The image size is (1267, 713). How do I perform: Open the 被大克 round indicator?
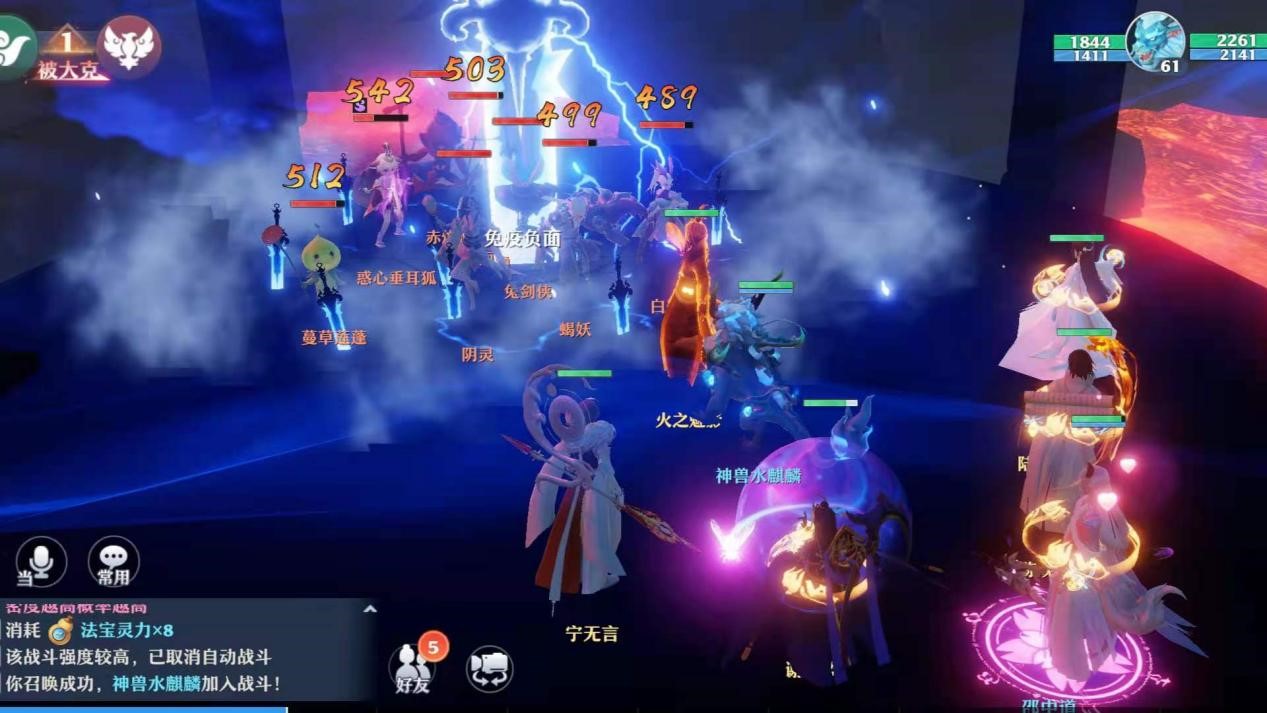point(67,54)
